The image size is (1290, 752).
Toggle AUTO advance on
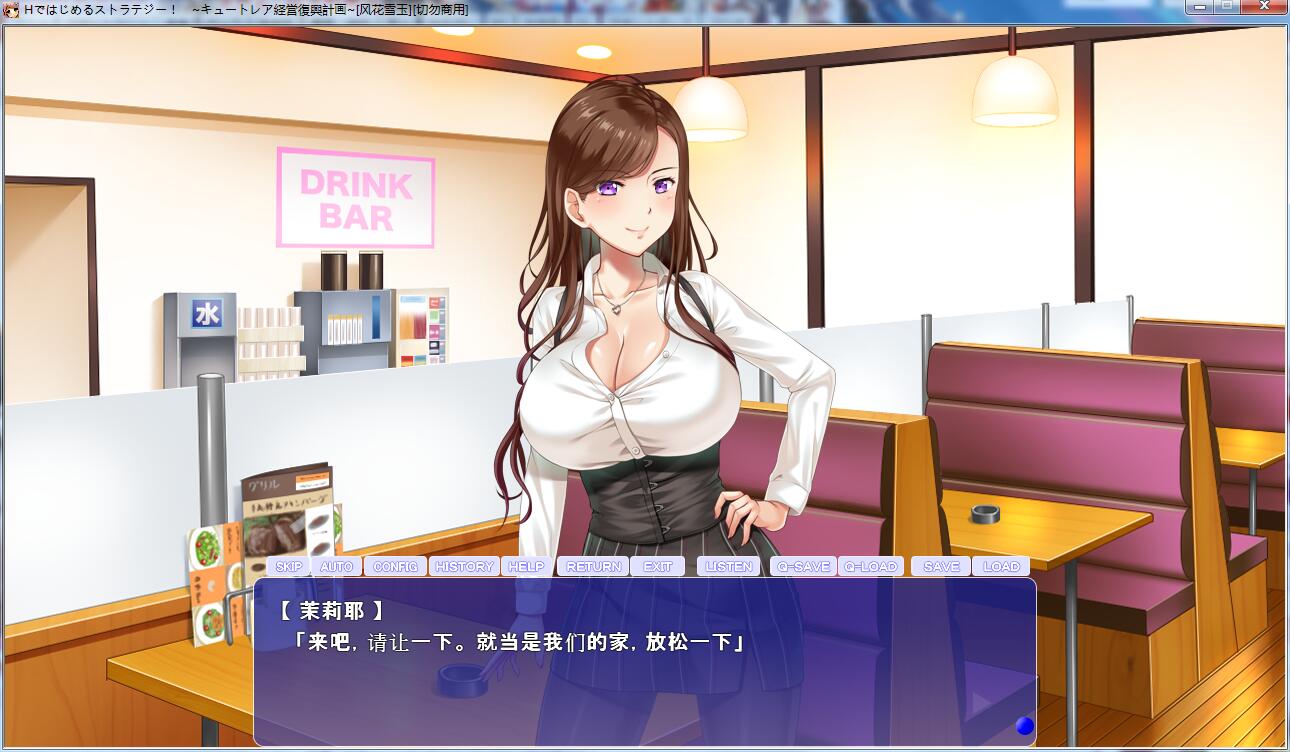click(x=337, y=566)
